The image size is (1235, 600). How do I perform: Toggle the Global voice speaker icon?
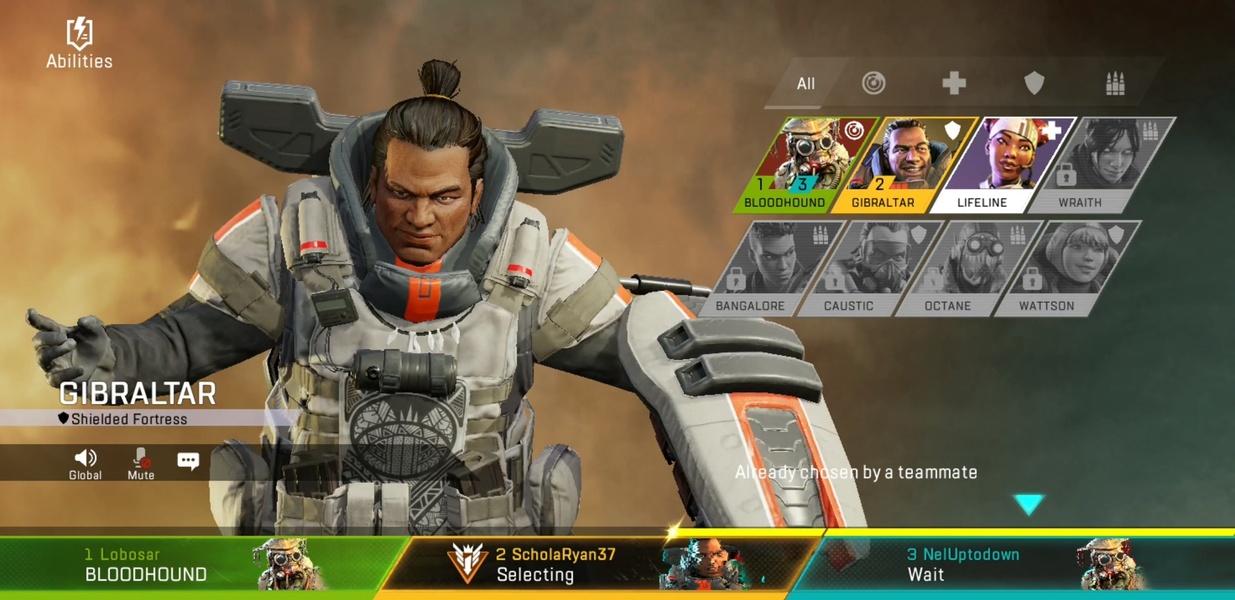pyautogui.click(x=85, y=463)
